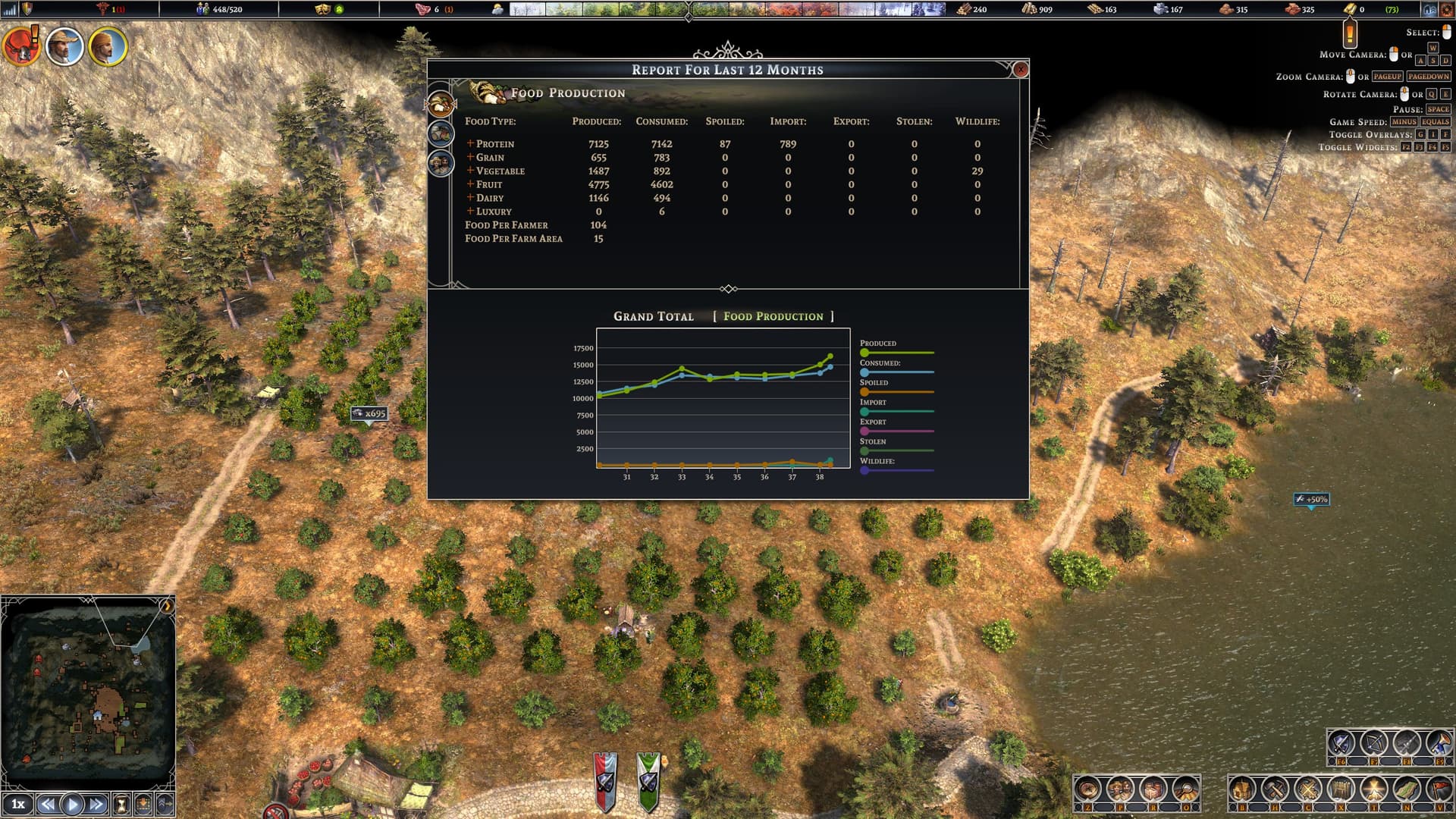Speed up the game with fast-forward
Screen dimensions: 1456x819
[x=96, y=805]
